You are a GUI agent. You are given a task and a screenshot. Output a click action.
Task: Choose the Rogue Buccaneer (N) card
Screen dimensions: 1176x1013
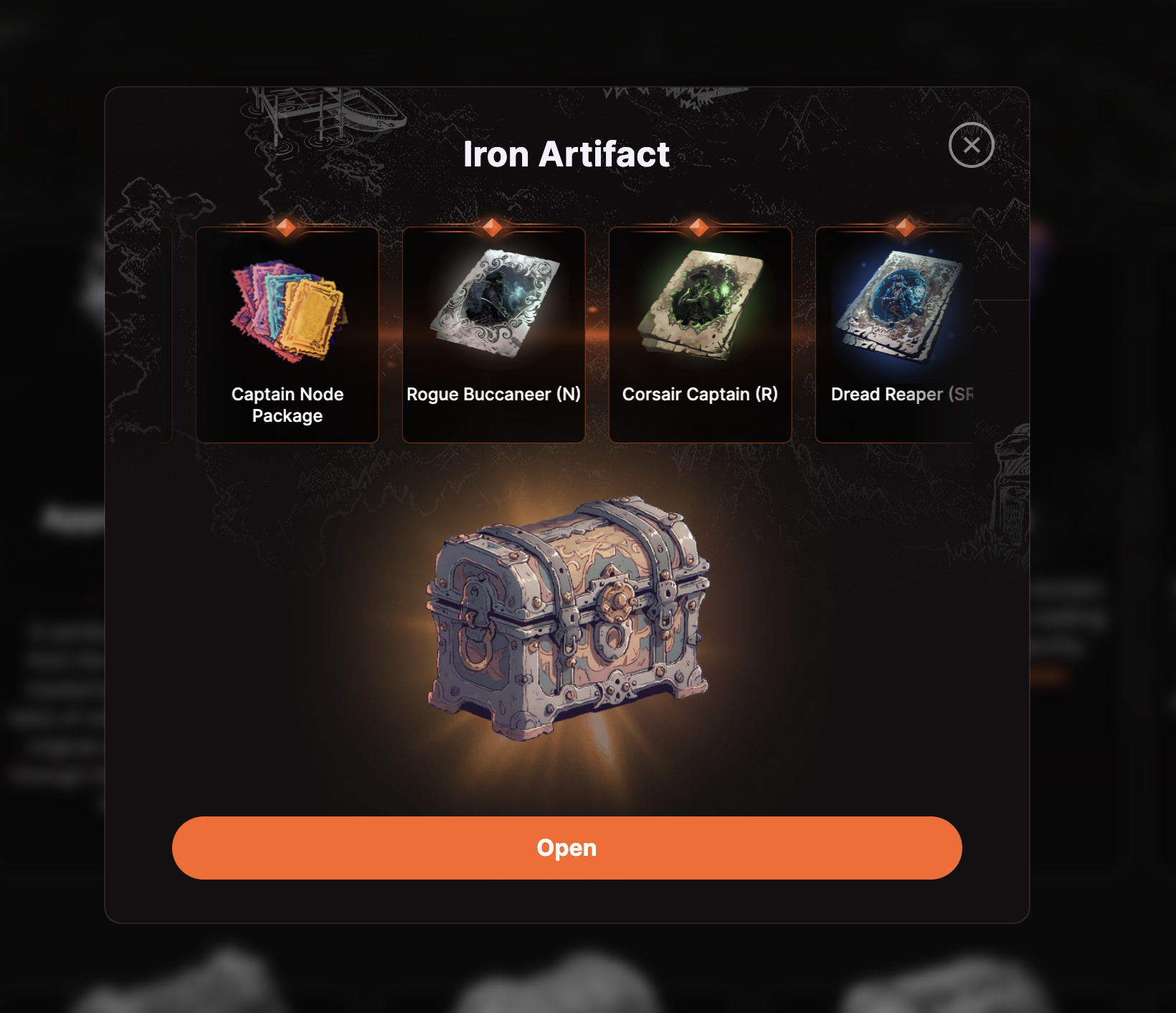tap(493, 335)
